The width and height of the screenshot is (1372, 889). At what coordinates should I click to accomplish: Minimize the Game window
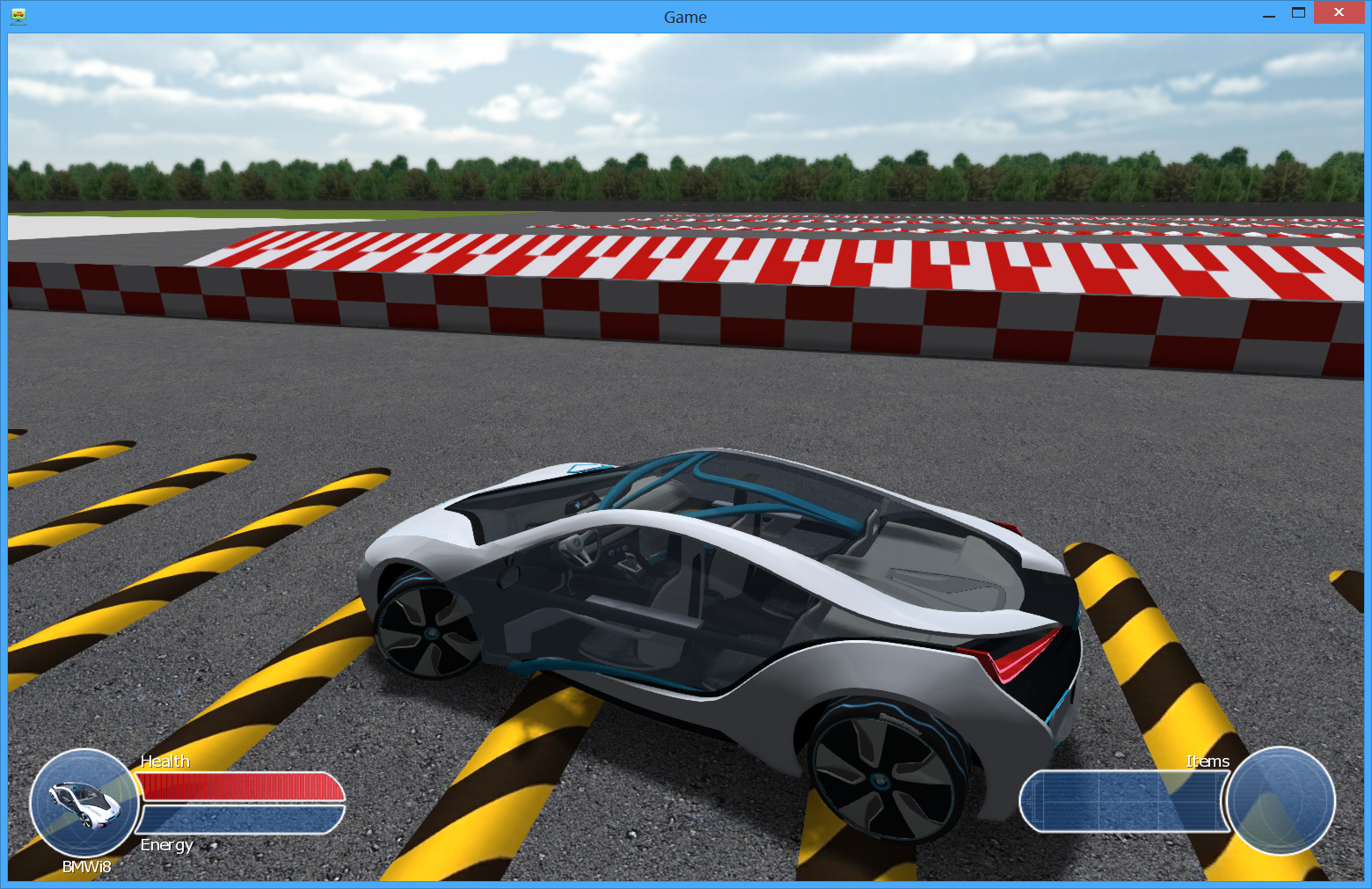pyautogui.click(x=1268, y=15)
